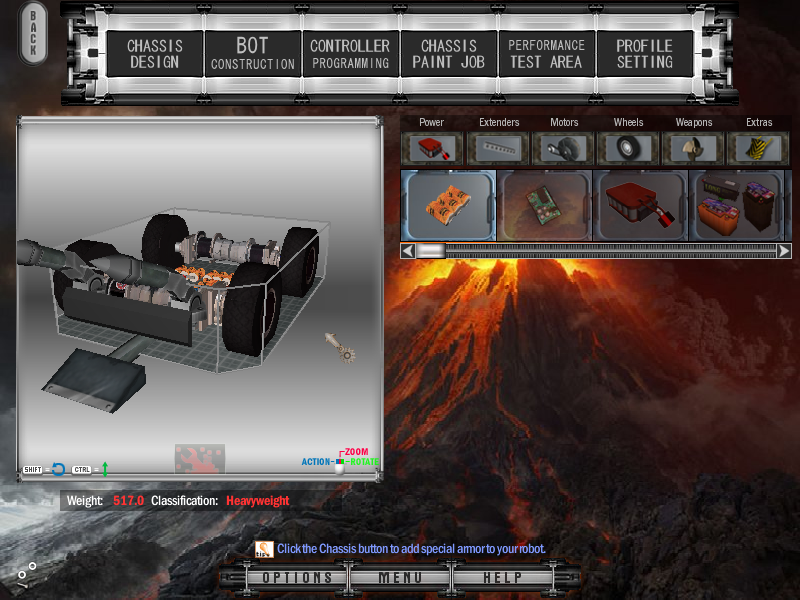Choose the Motors parts category
This screenshot has height=600, width=800.
(564, 148)
